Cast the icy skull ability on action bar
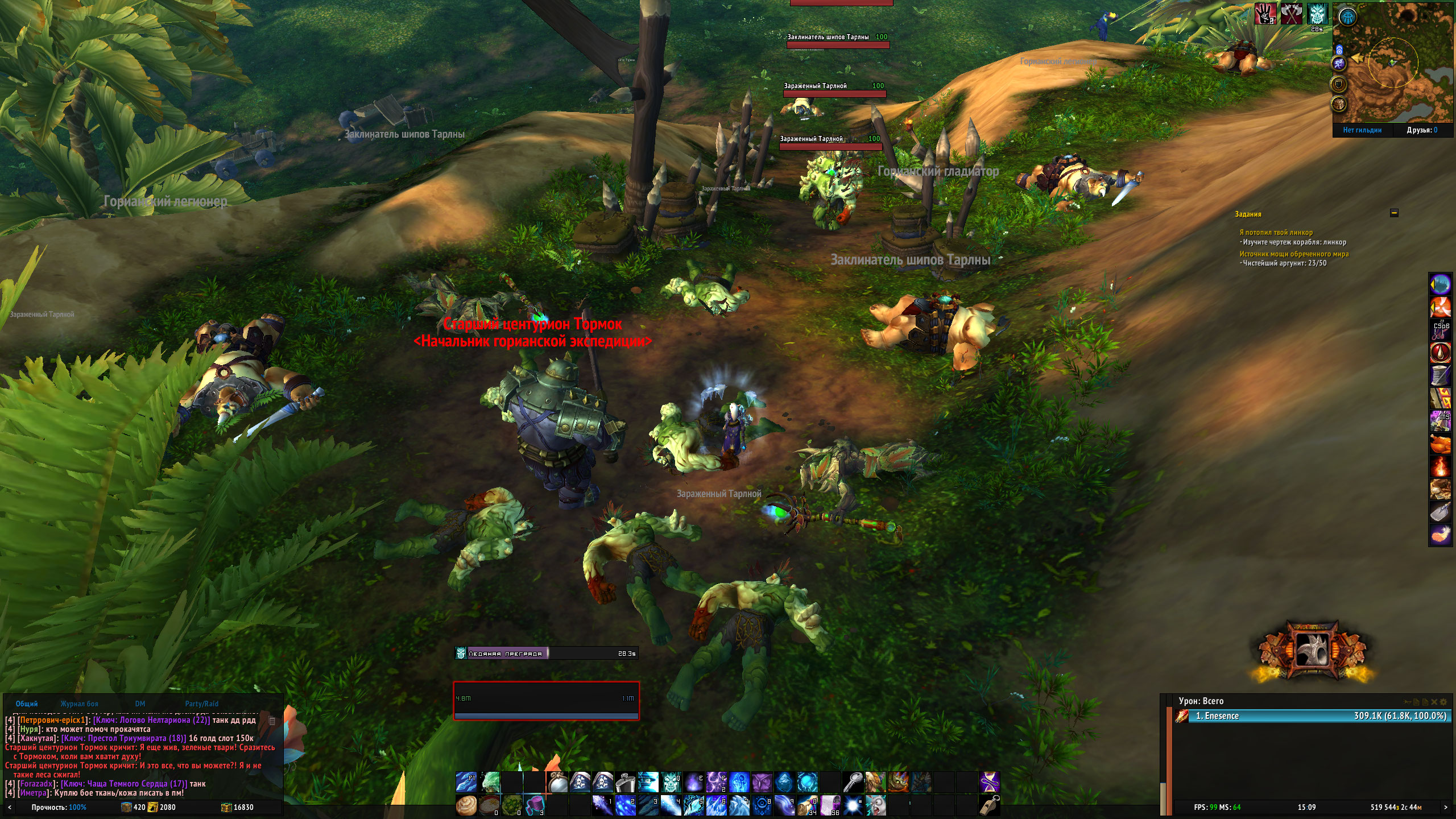This screenshot has height=819, width=1456. point(671,783)
